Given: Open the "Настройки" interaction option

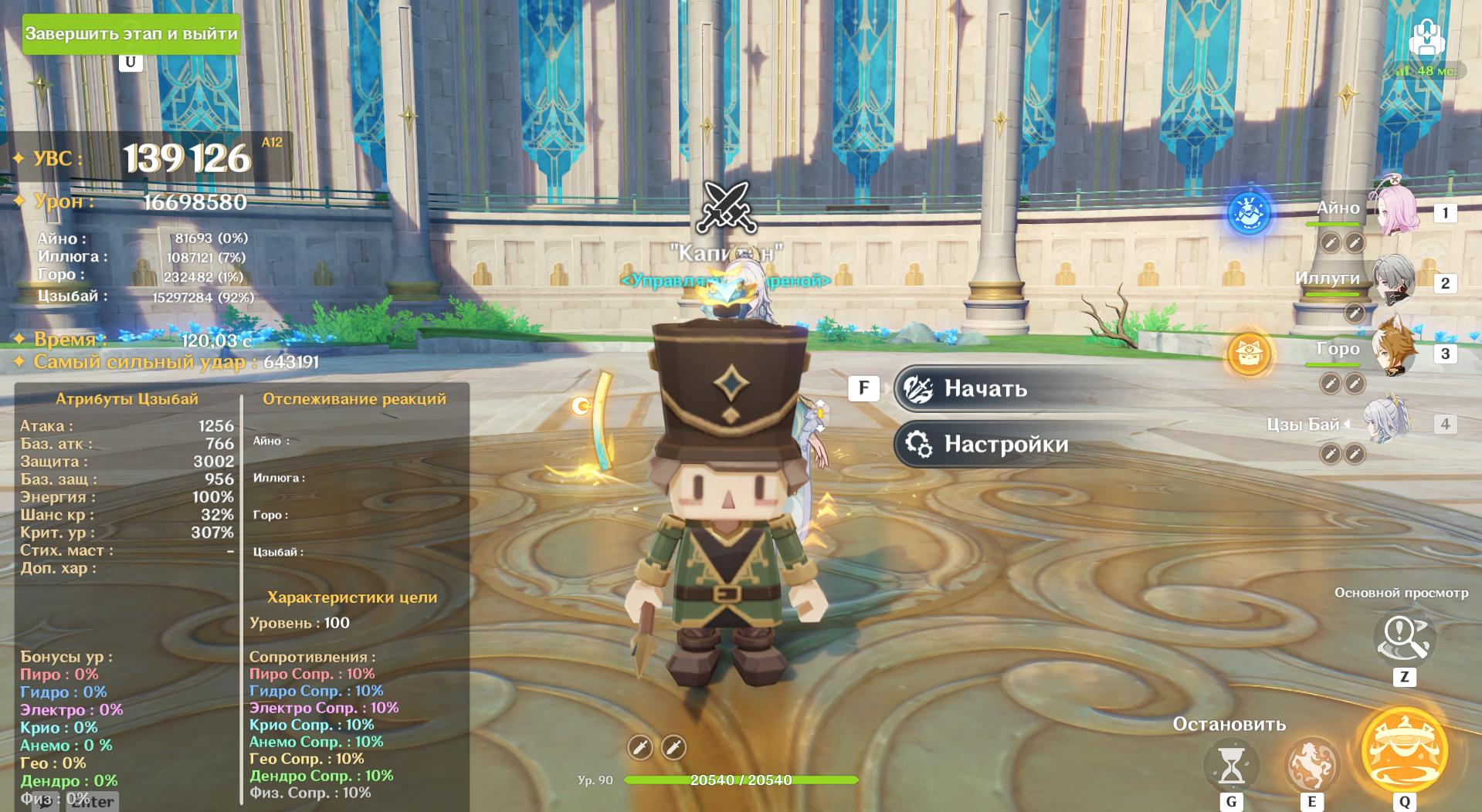Looking at the screenshot, I should coord(1005,445).
